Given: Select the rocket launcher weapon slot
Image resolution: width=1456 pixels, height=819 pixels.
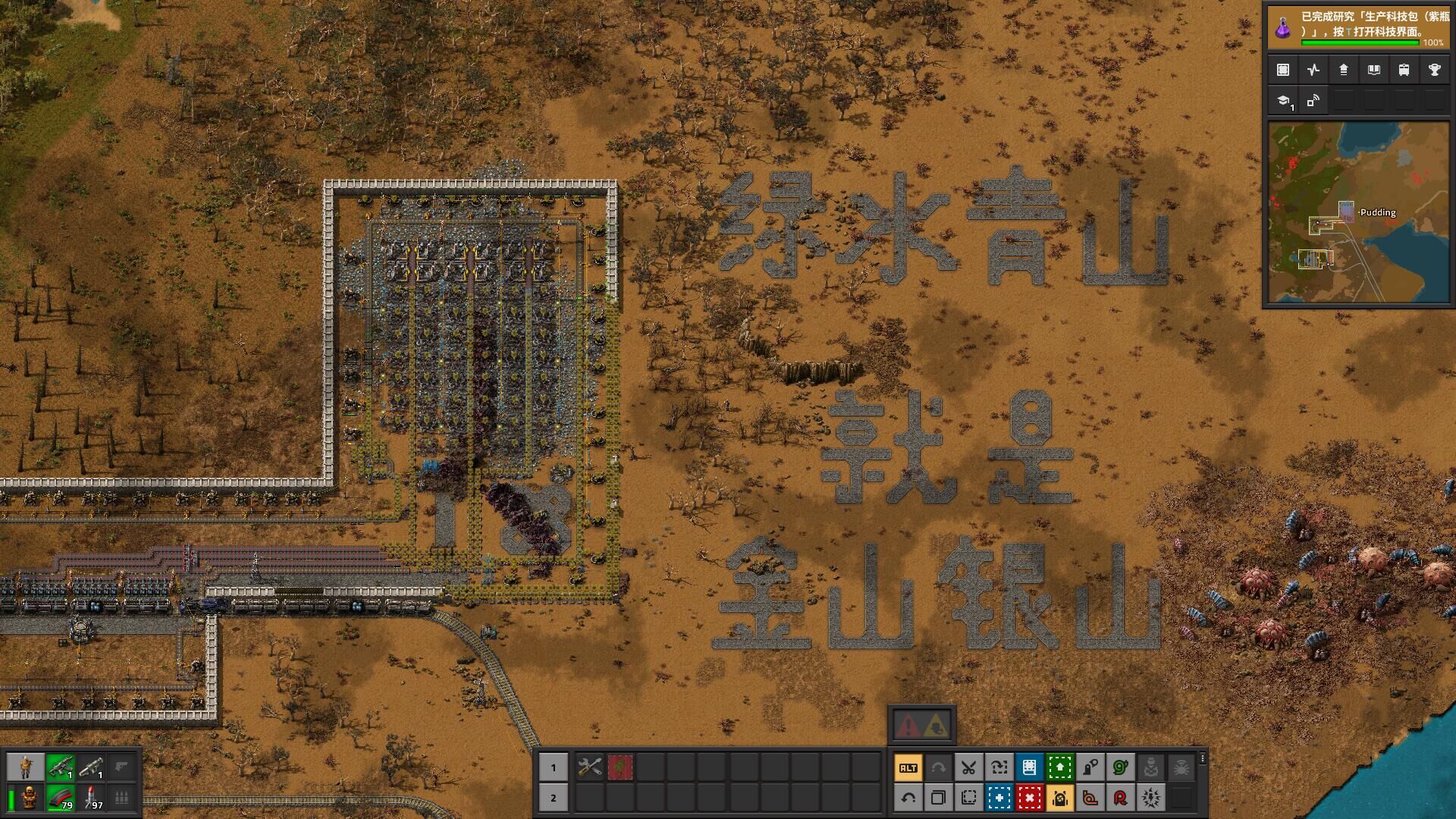Looking at the screenshot, I should (x=91, y=767).
